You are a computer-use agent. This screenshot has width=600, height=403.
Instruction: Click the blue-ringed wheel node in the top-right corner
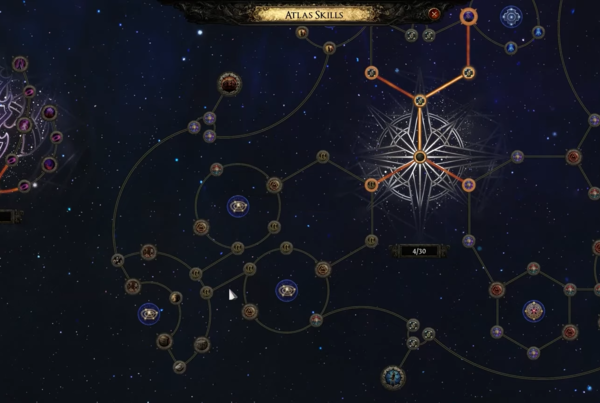pos(512,16)
